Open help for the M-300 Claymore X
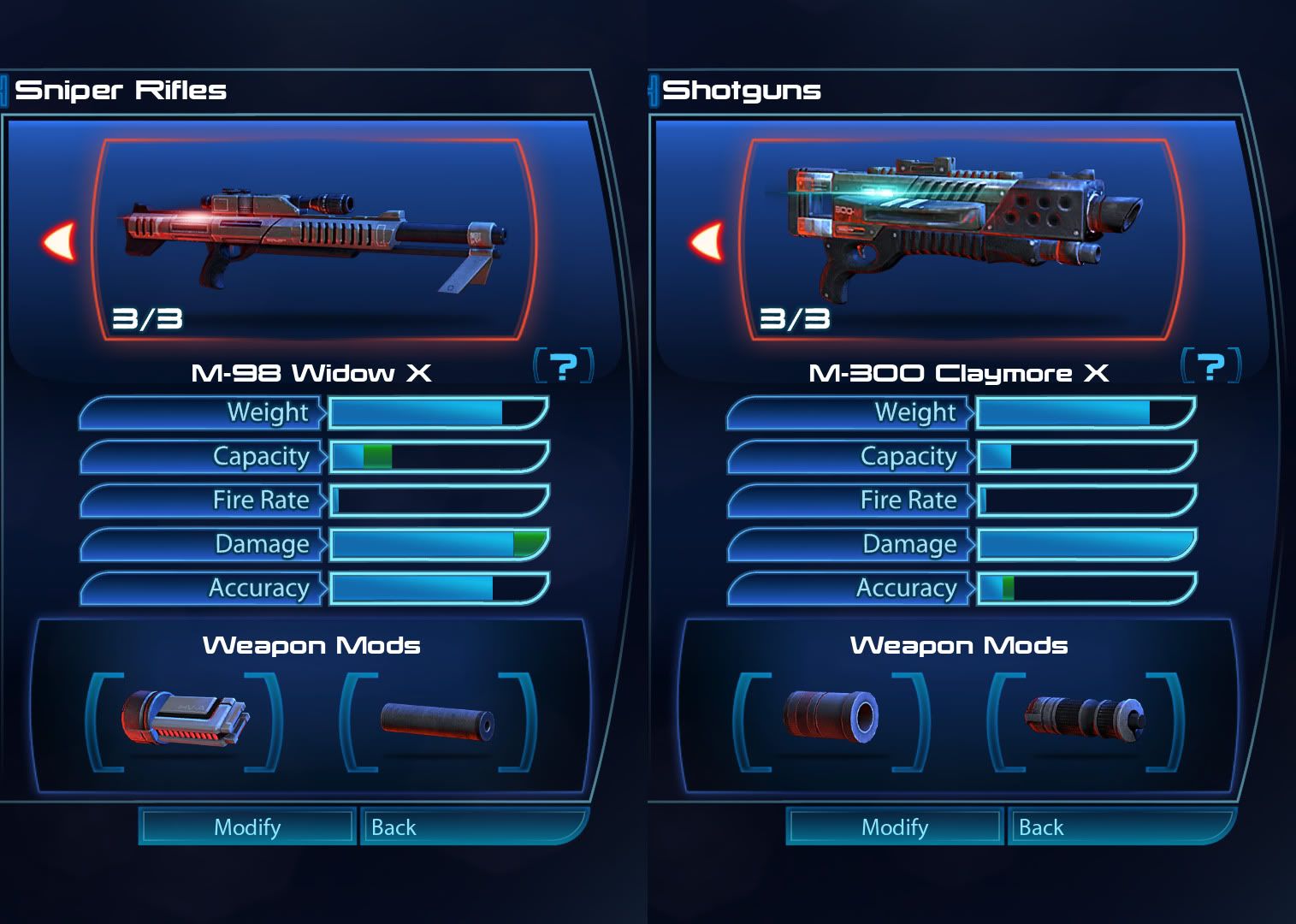This screenshot has width=1296, height=924. (x=1210, y=366)
